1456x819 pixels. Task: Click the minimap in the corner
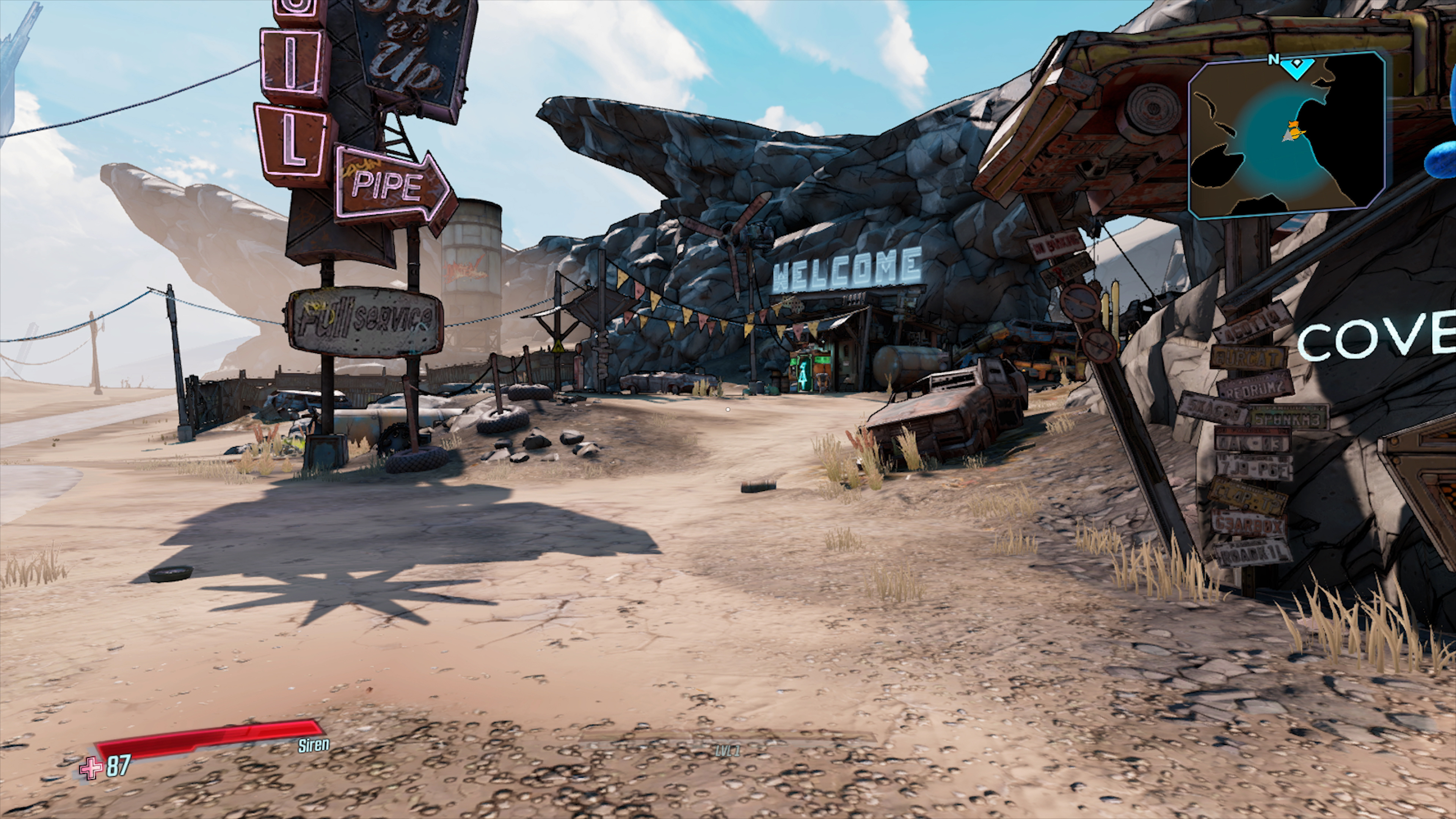[1287, 136]
